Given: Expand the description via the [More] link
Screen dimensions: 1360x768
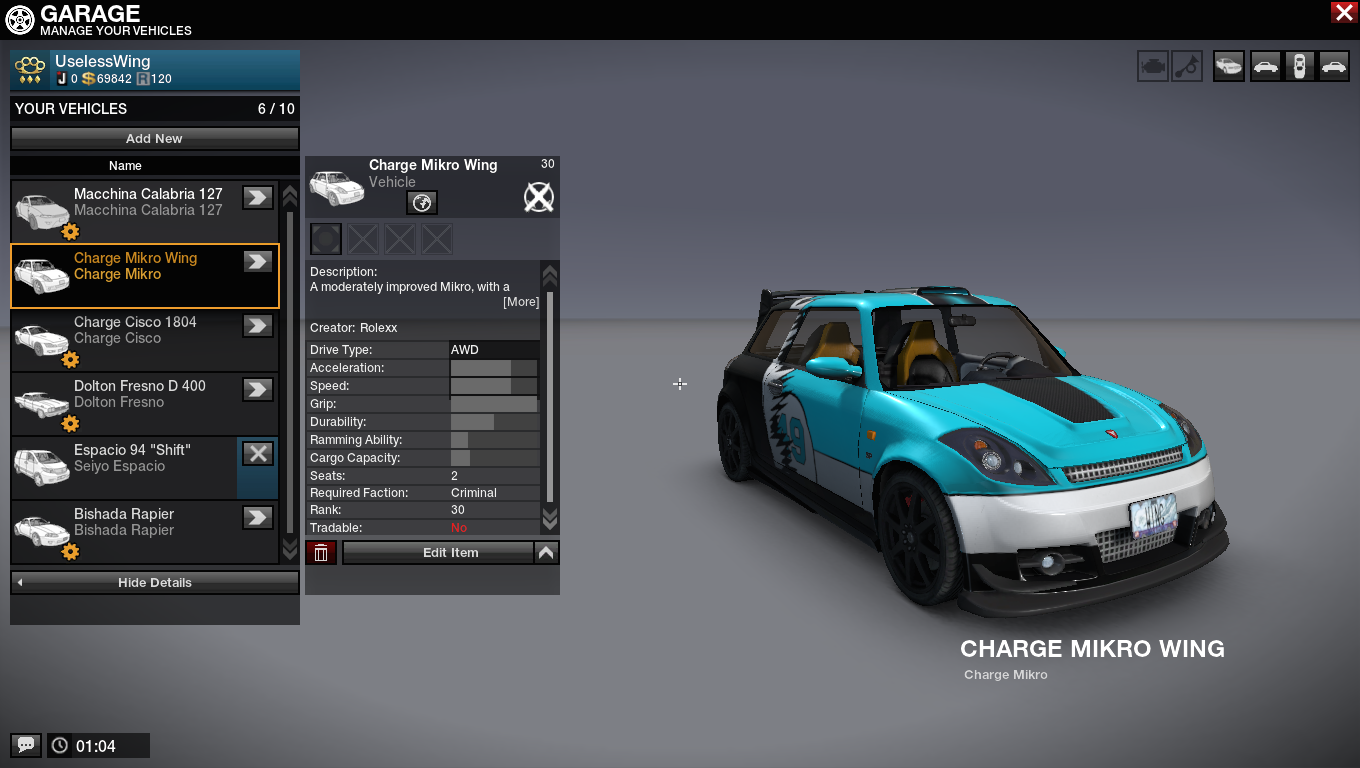Looking at the screenshot, I should pyautogui.click(x=521, y=302).
